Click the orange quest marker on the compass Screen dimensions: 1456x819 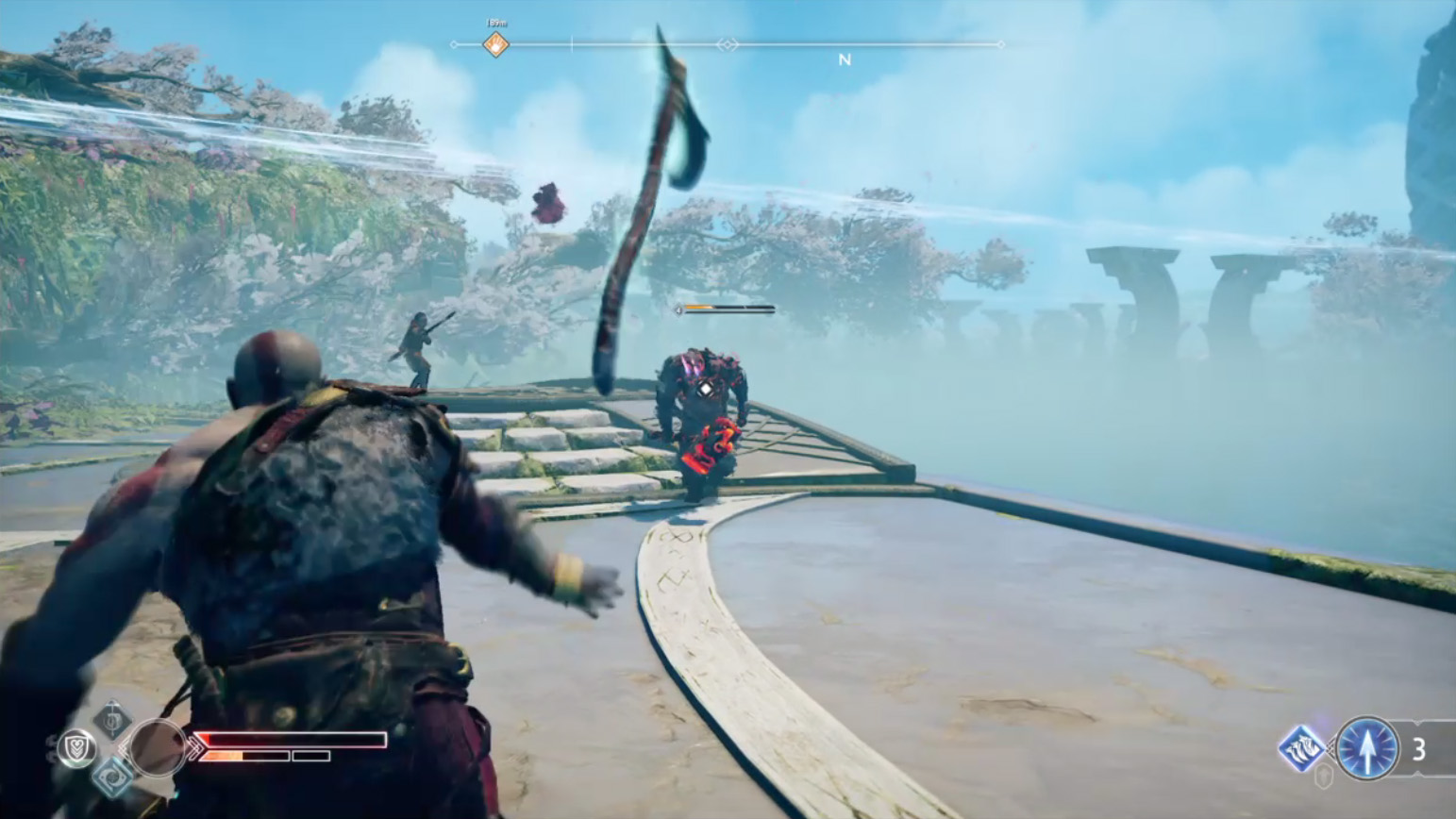click(495, 44)
